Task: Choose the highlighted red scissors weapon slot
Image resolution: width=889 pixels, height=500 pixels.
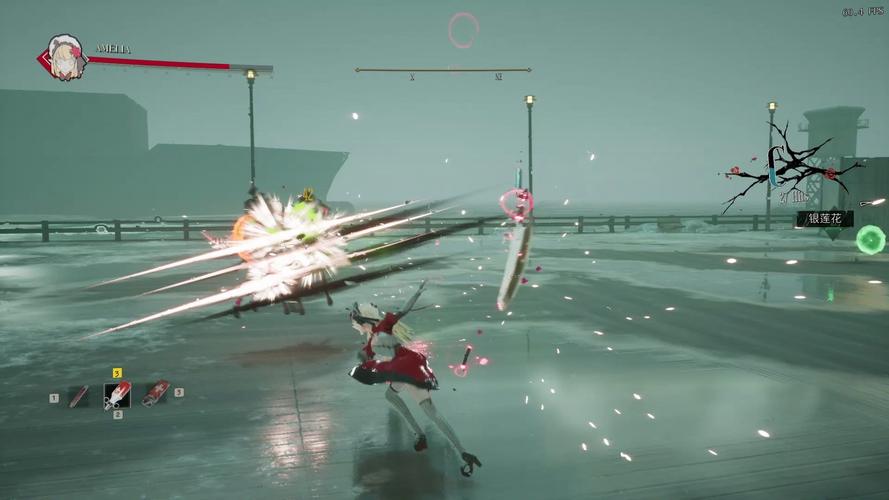Action: [x=117, y=395]
